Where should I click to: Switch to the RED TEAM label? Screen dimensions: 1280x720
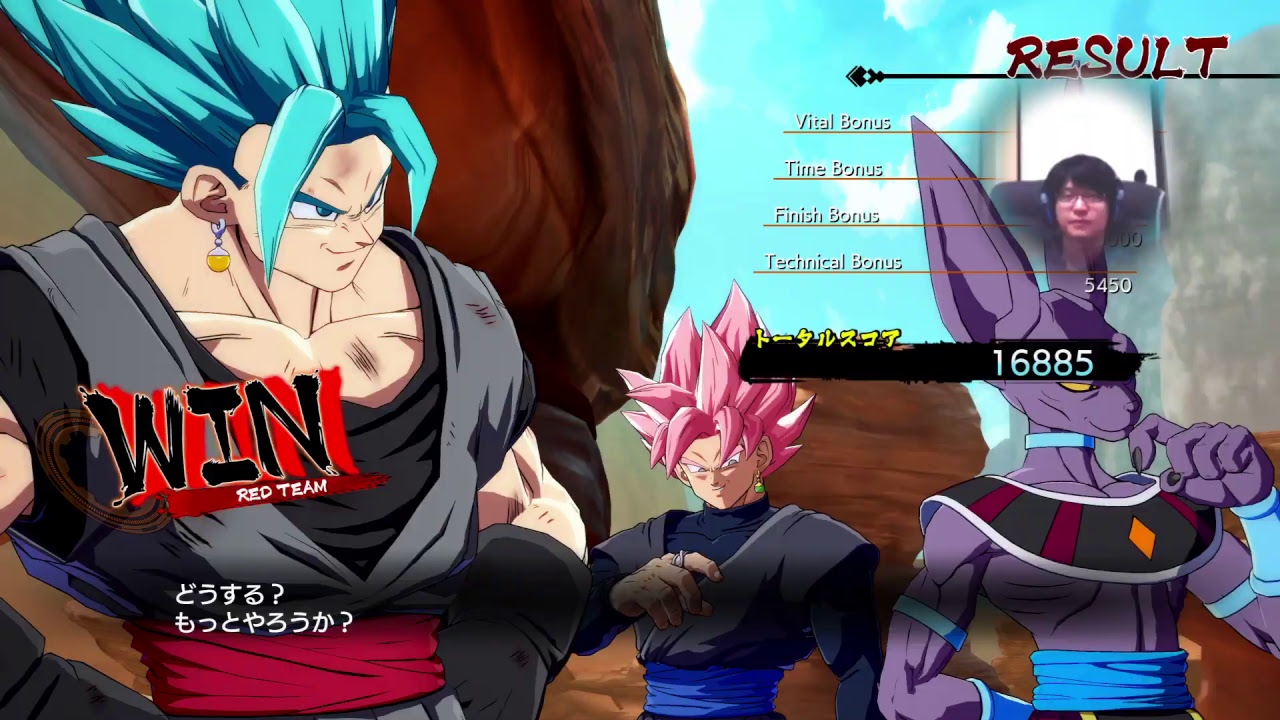point(283,494)
